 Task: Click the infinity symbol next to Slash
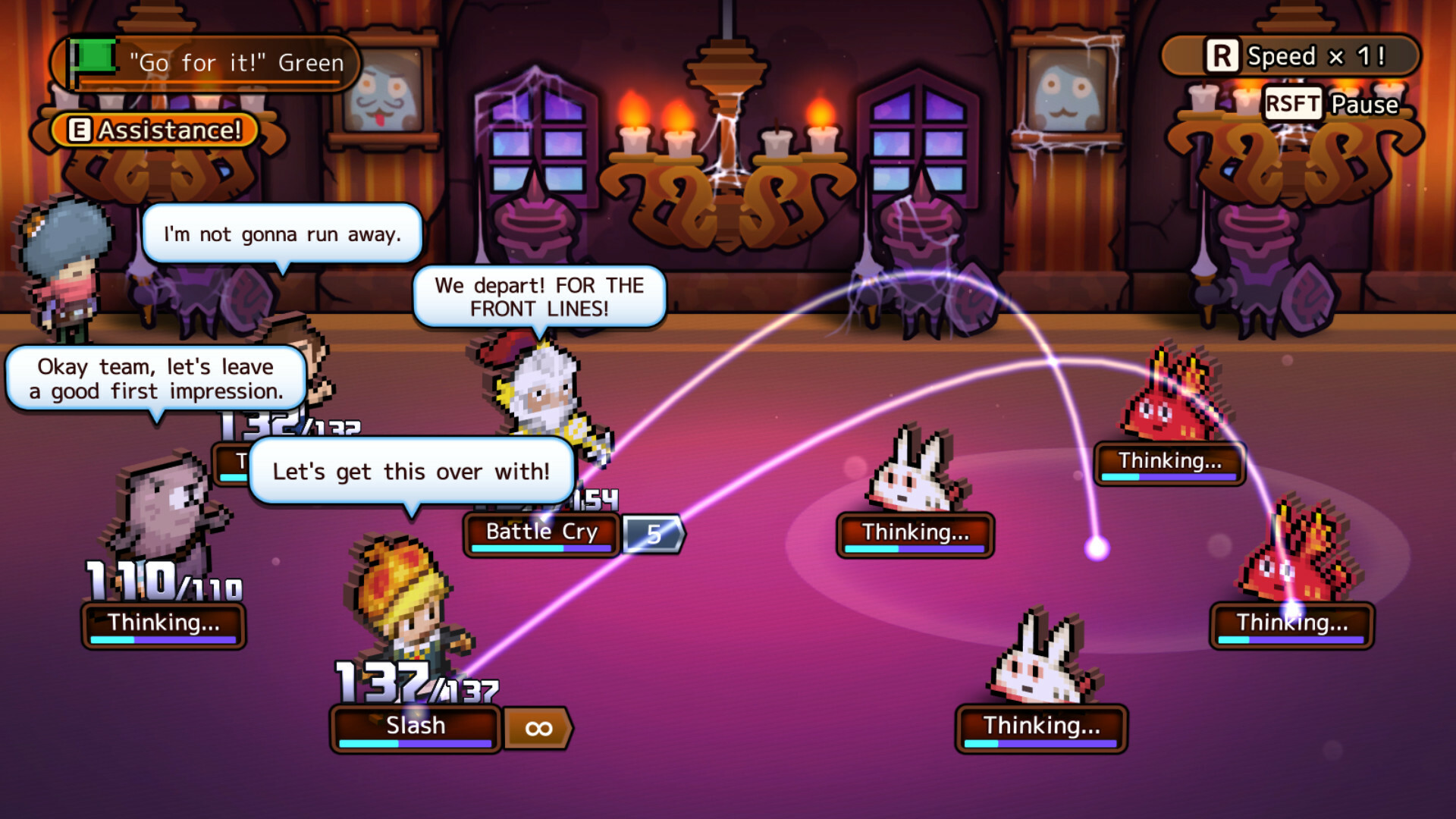(538, 726)
